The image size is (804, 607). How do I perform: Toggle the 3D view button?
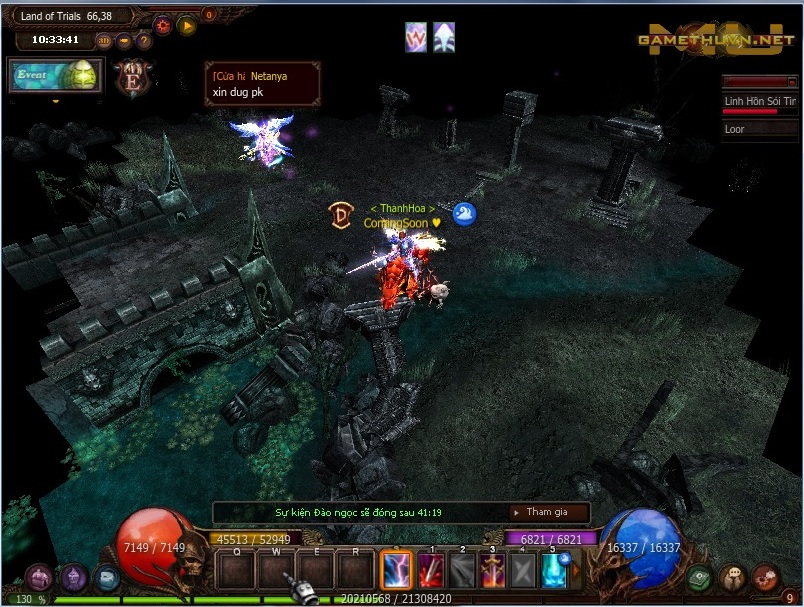[x=106, y=41]
